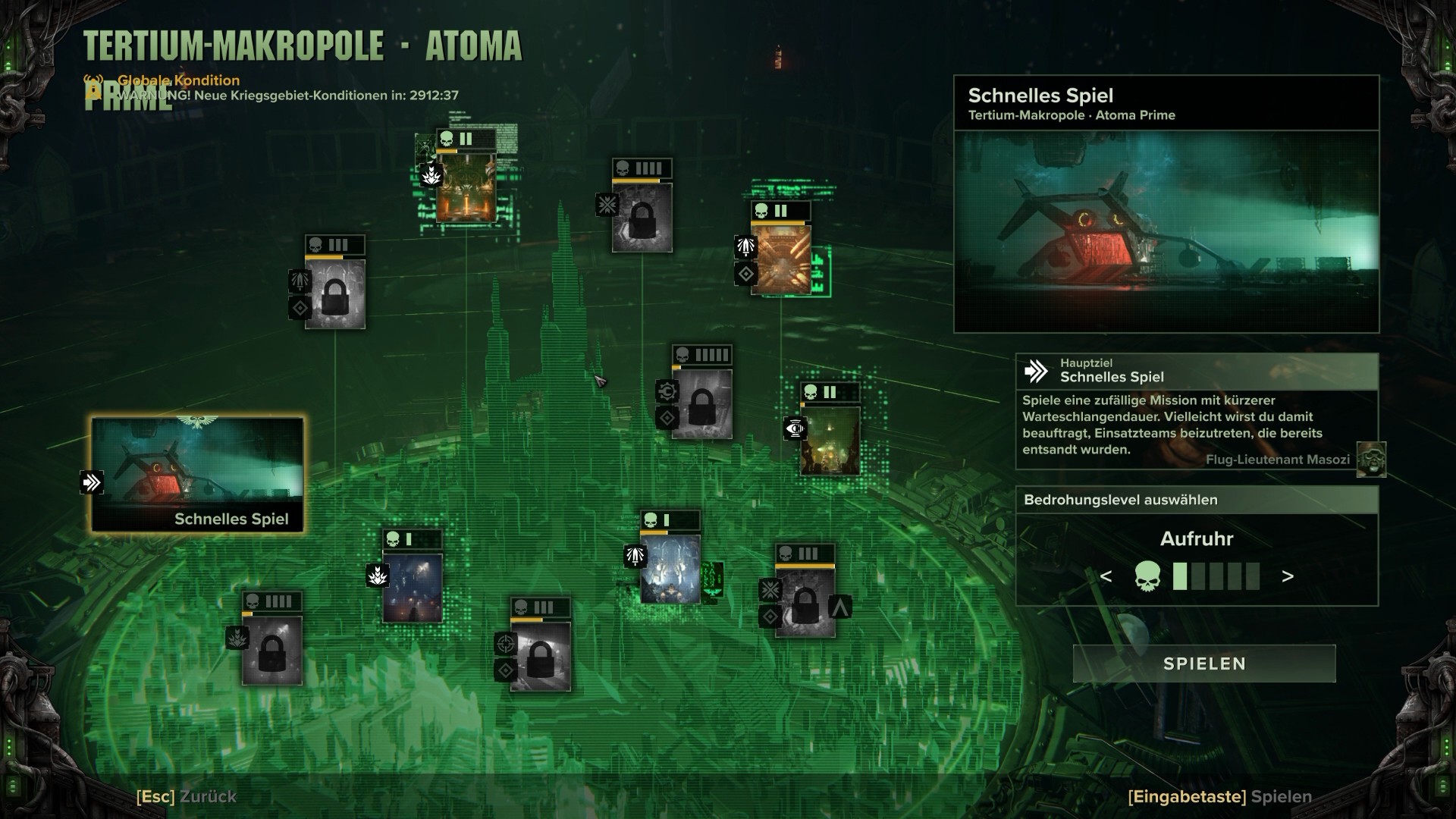The width and height of the screenshot is (1456, 819).
Task: Raise threat level with the right arrow
Action: coord(1288,576)
